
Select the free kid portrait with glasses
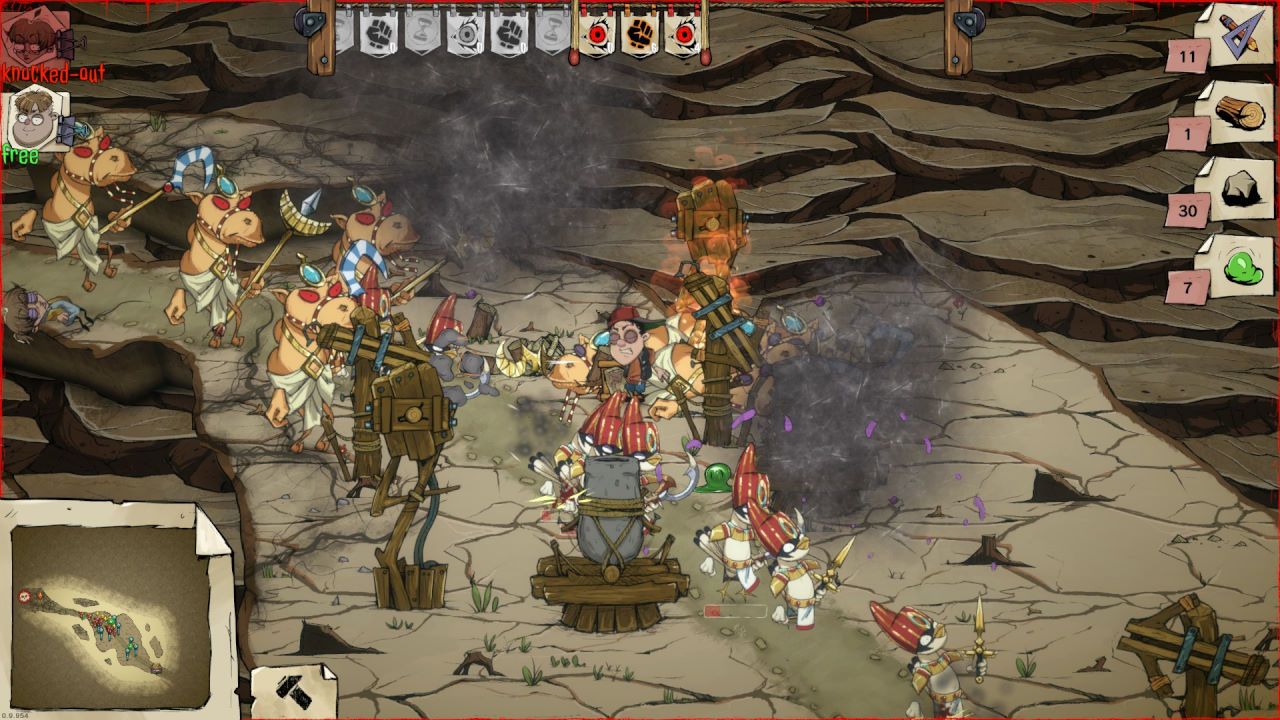coord(37,117)
